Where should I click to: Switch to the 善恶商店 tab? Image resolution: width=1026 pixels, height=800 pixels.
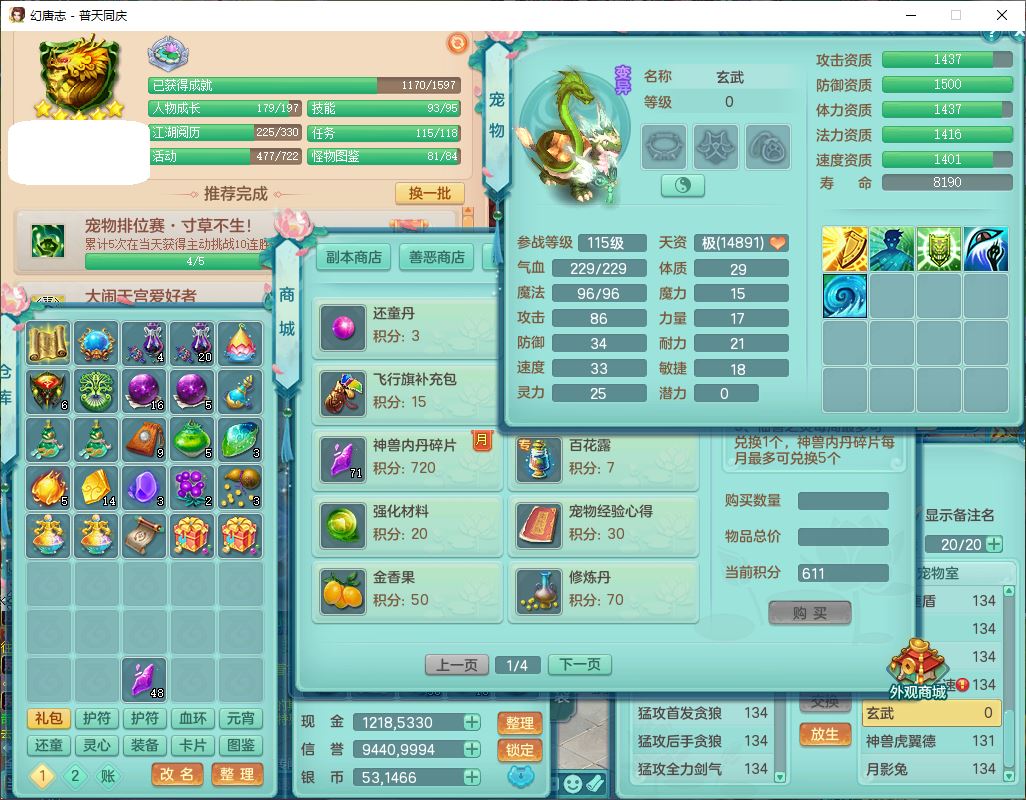(437, 257)
